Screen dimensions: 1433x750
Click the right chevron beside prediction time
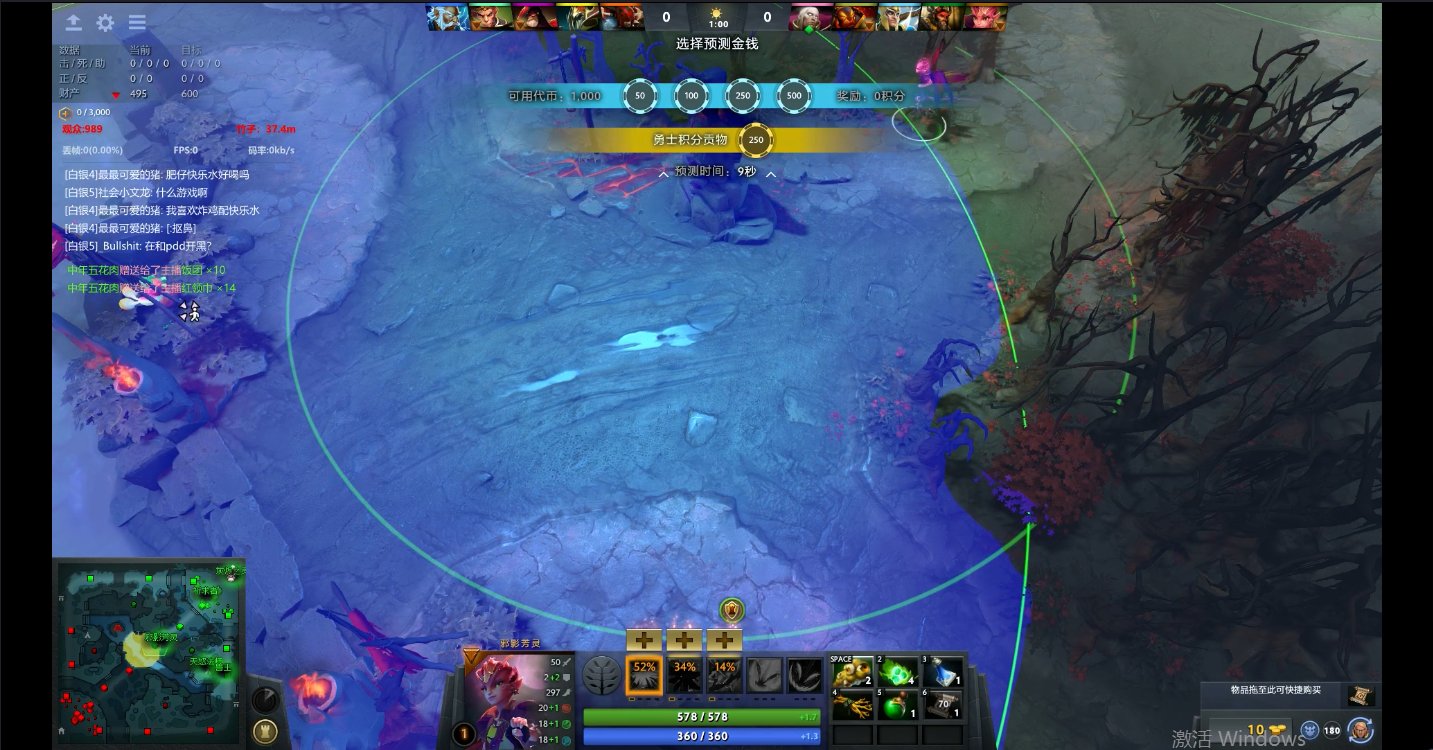pyautogui.click(x=771, y=174)
